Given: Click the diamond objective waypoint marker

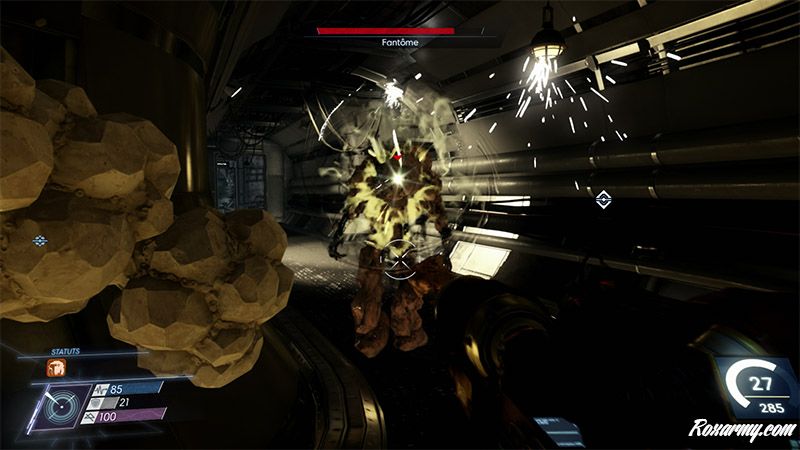Looking at the screenshot, I should tap(603, 200).
